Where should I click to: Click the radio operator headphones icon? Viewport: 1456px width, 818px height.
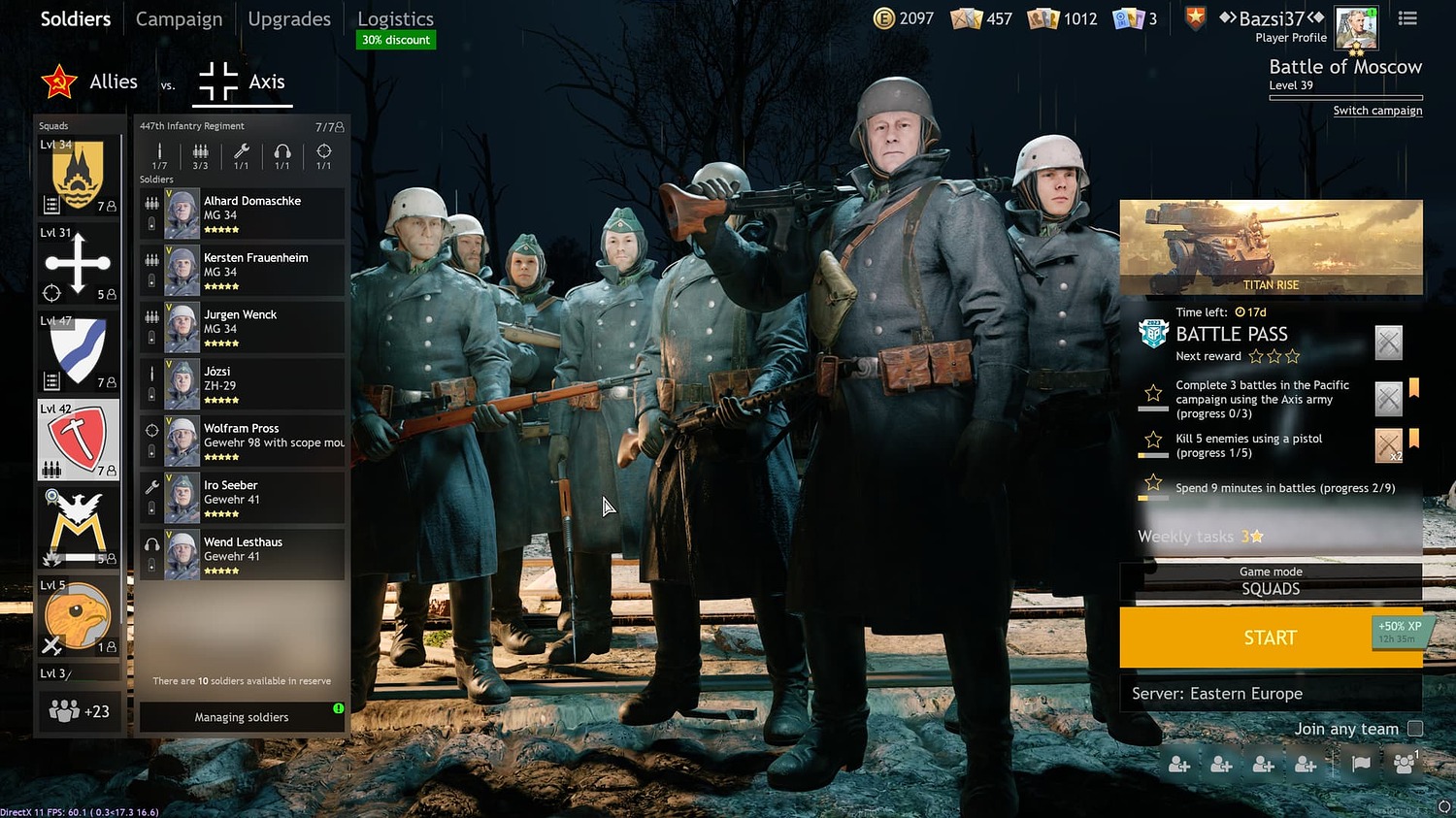click(281, 153)
